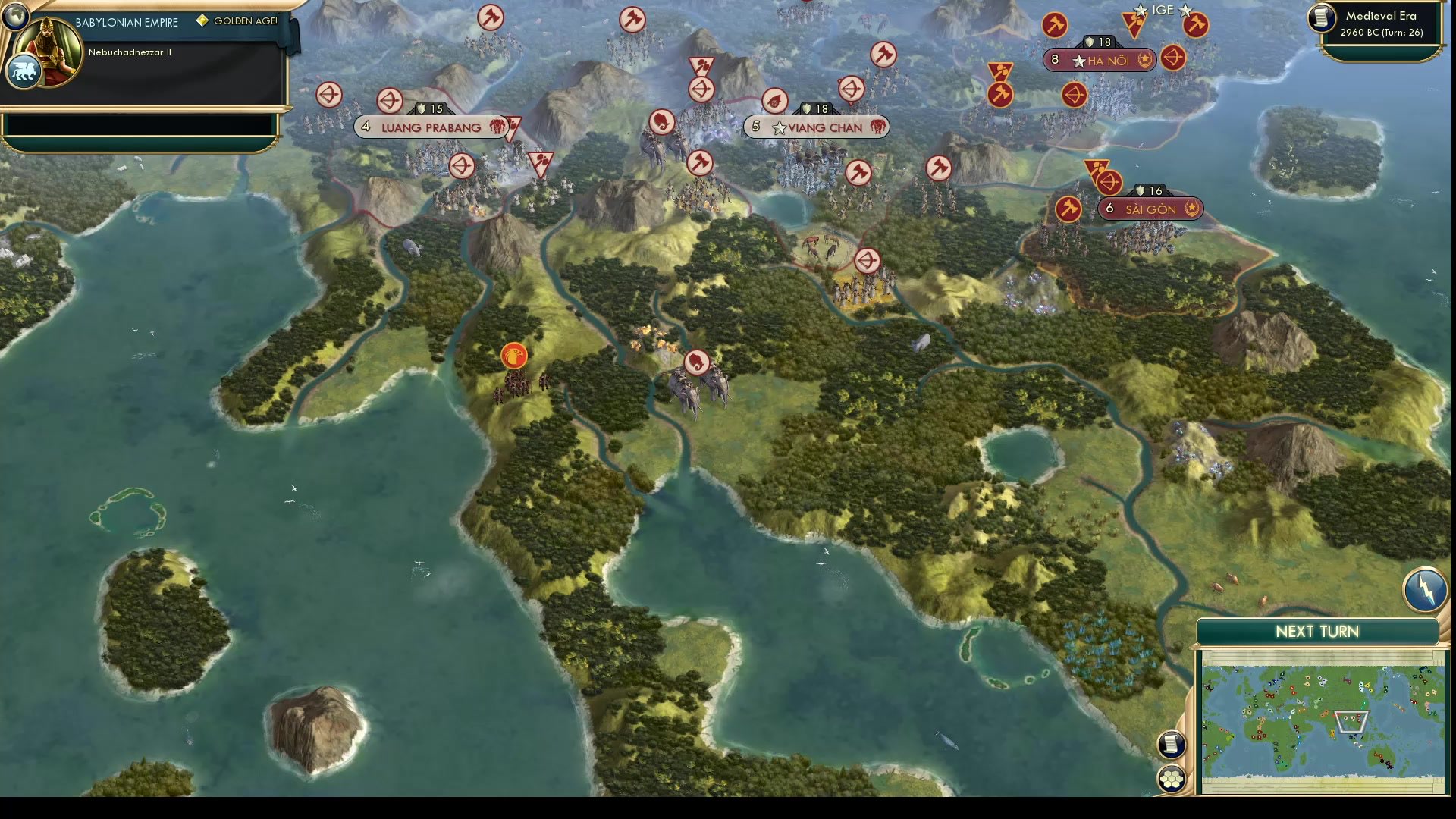Screen dimensions: 1456x819
Task: Select the Viang Chan city banner
Action: click(x=816, y=127)
